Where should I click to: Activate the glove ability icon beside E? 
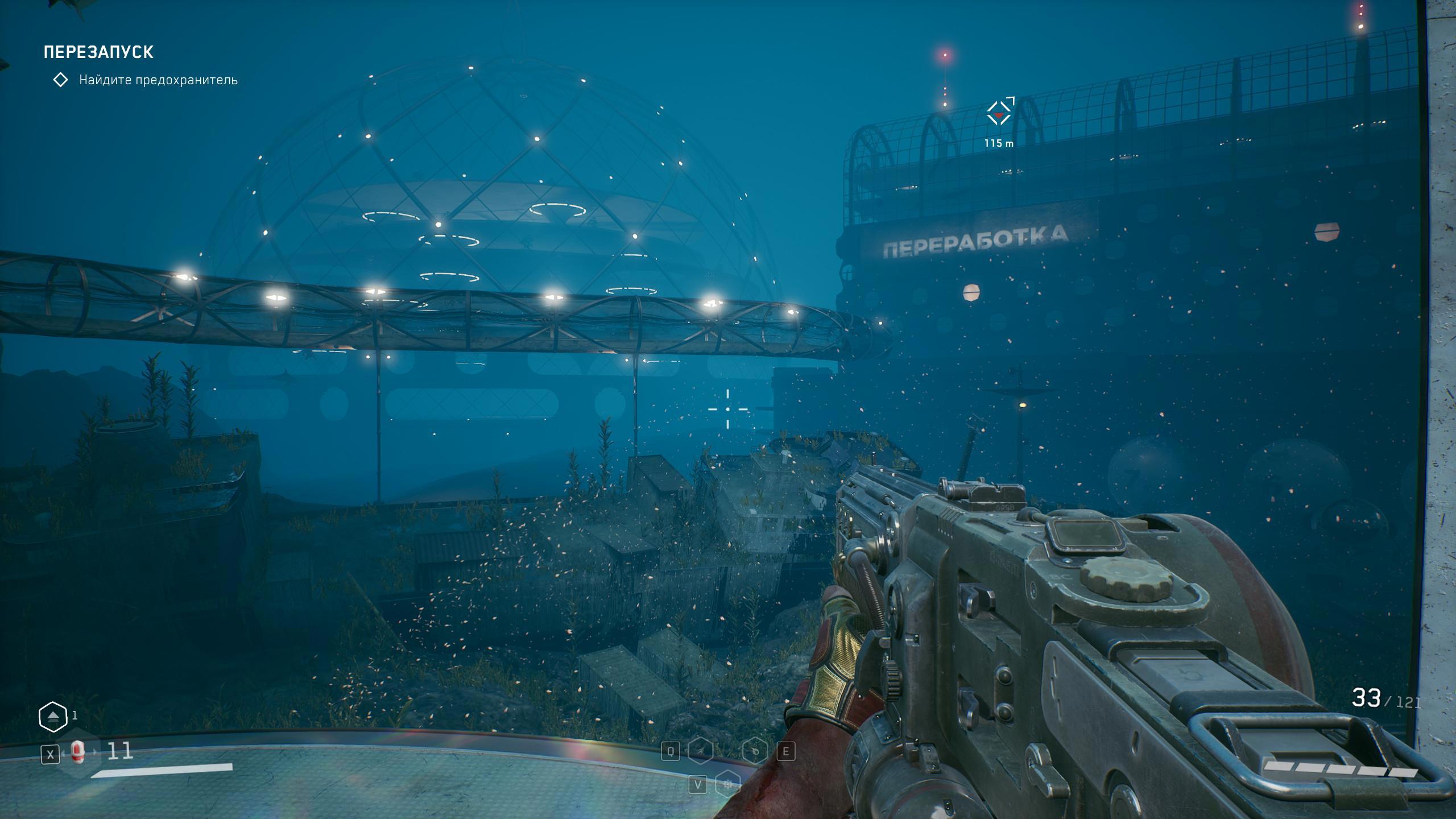click(x=755, y=751)
